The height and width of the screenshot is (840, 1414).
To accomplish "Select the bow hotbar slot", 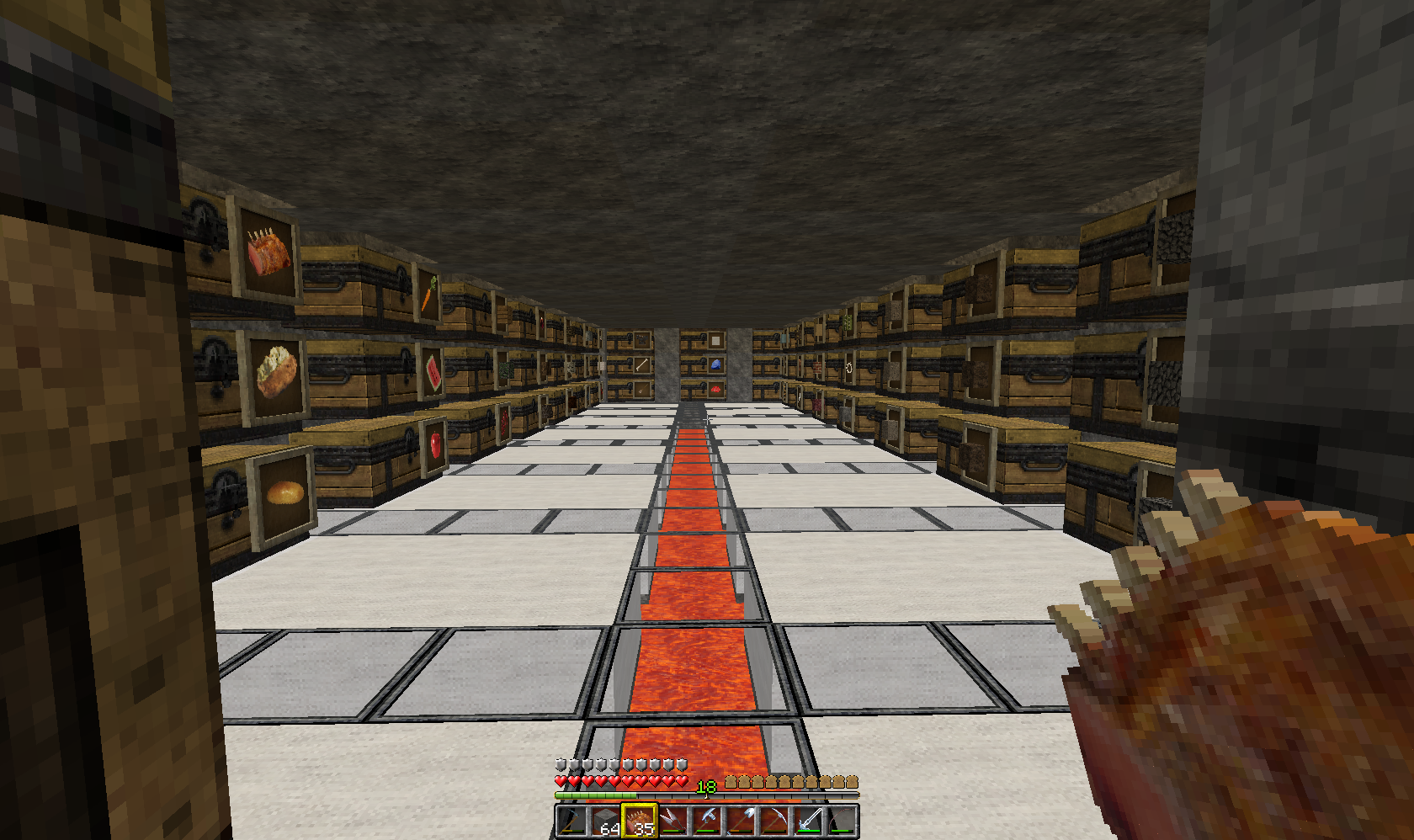I will 841,821.
